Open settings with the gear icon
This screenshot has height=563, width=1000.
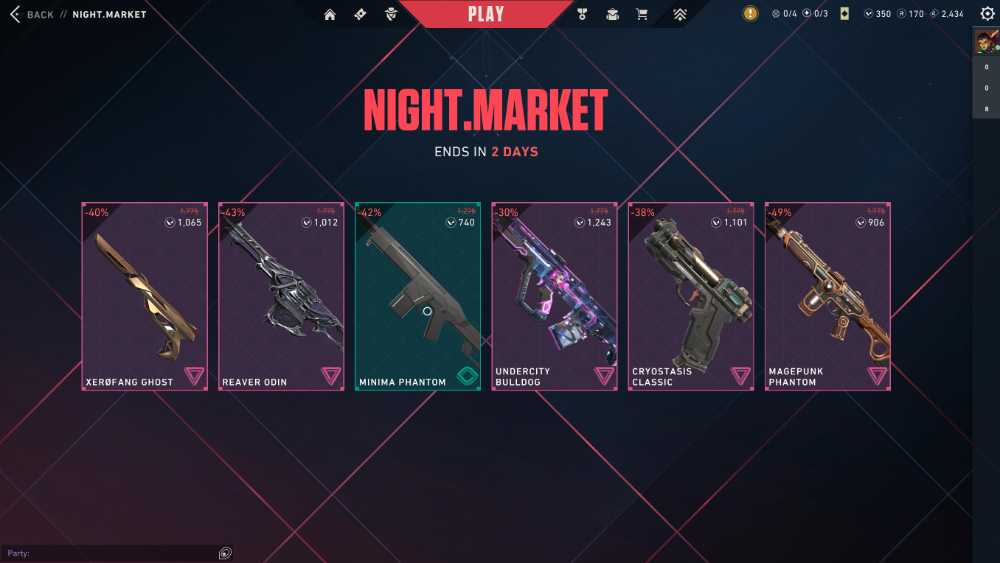pyautogui.click(x=987, y=14)
